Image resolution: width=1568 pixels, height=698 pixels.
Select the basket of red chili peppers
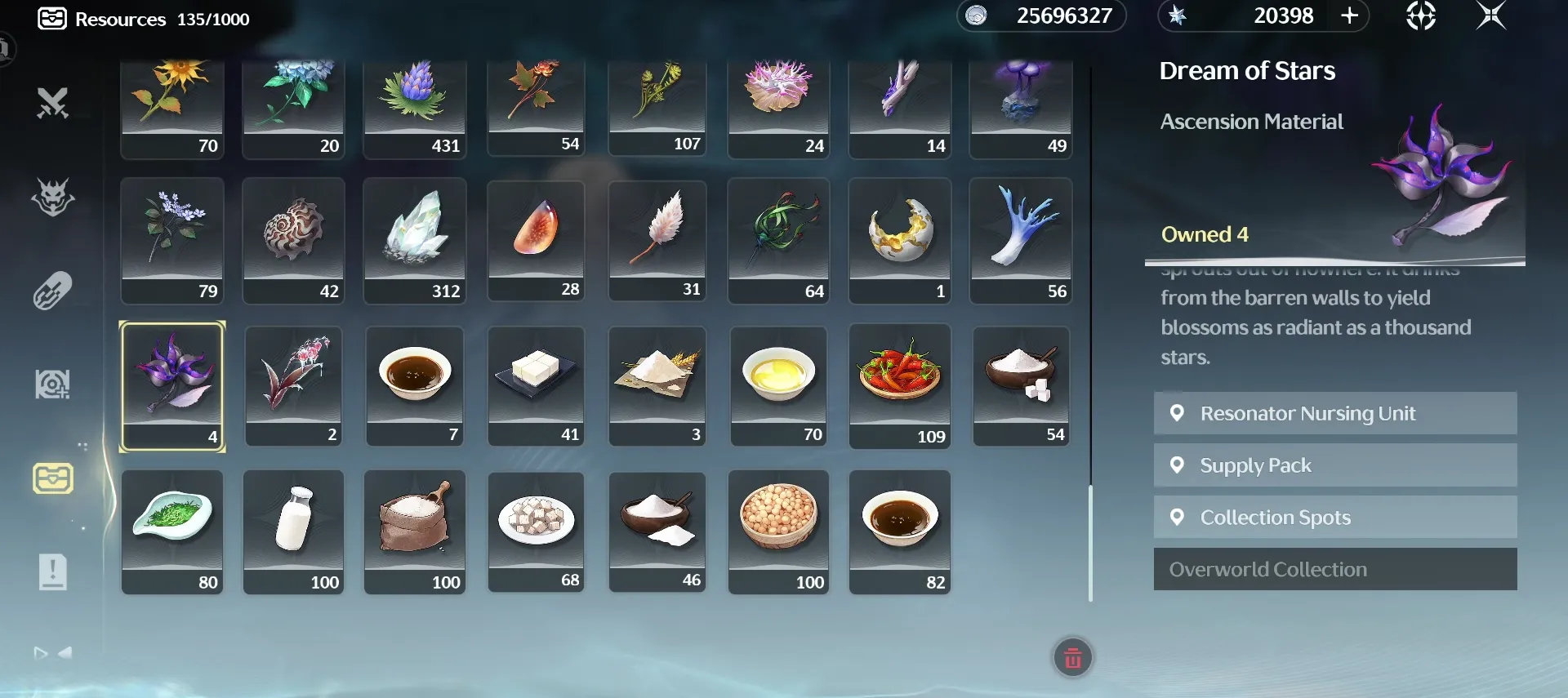tap(899, 385)
